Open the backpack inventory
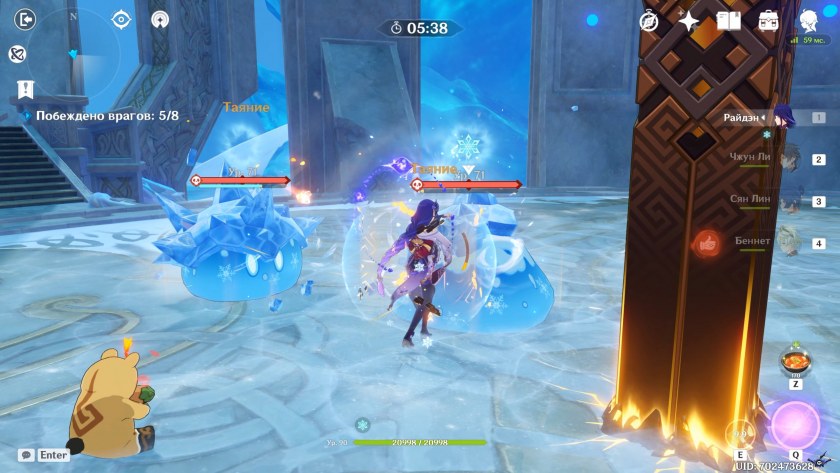 768,20
